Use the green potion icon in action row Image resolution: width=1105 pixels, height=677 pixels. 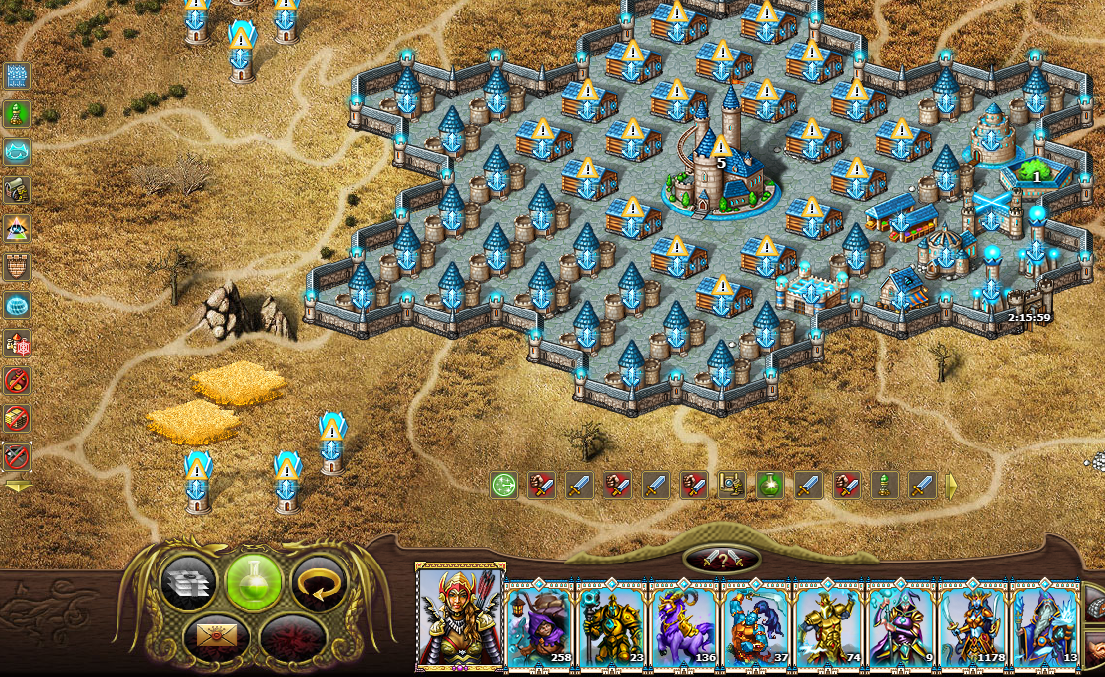(769, 486)
